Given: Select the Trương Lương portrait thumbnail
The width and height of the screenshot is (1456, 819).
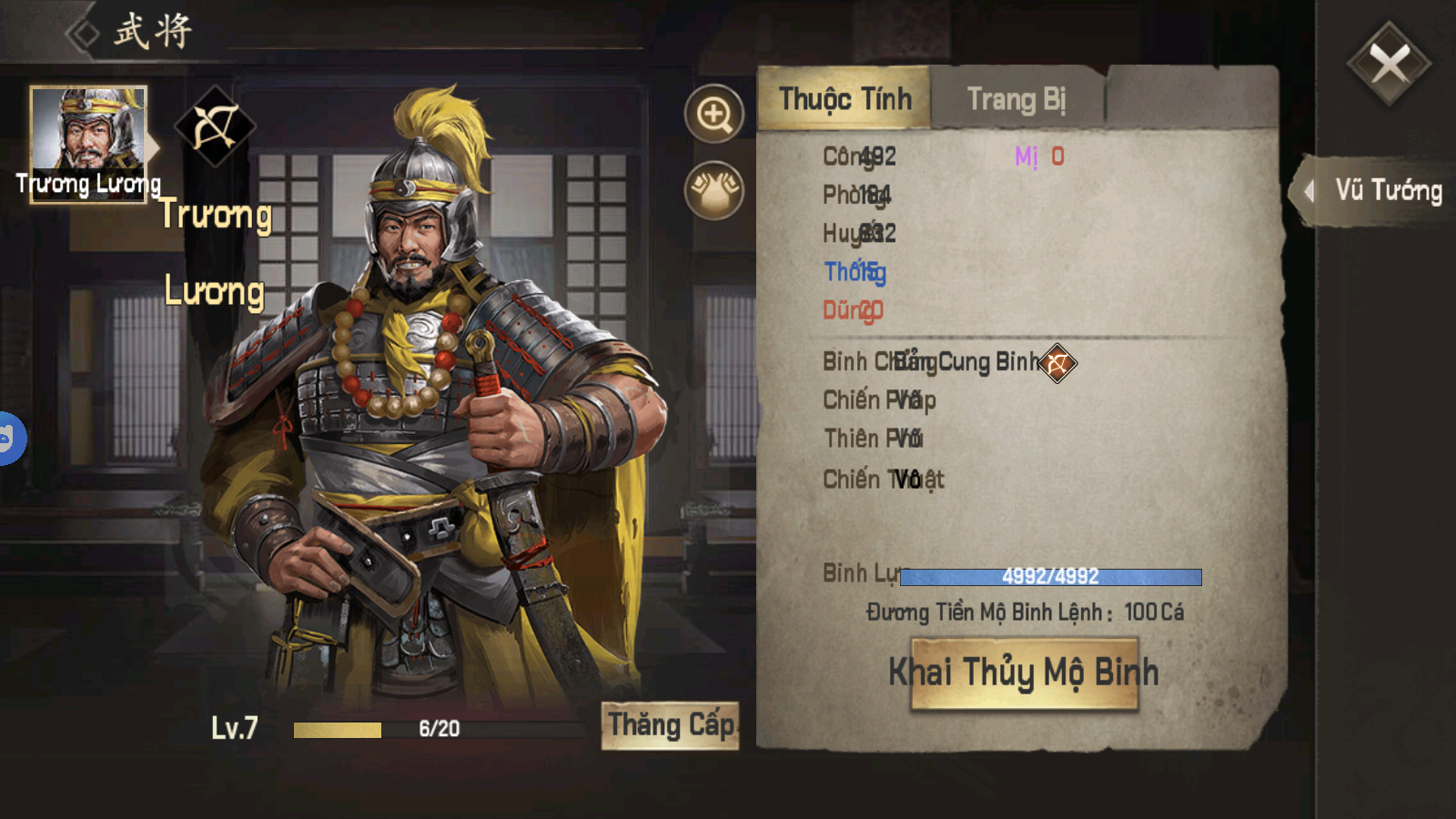Looking at the screenshot, I should click(88, 144).
